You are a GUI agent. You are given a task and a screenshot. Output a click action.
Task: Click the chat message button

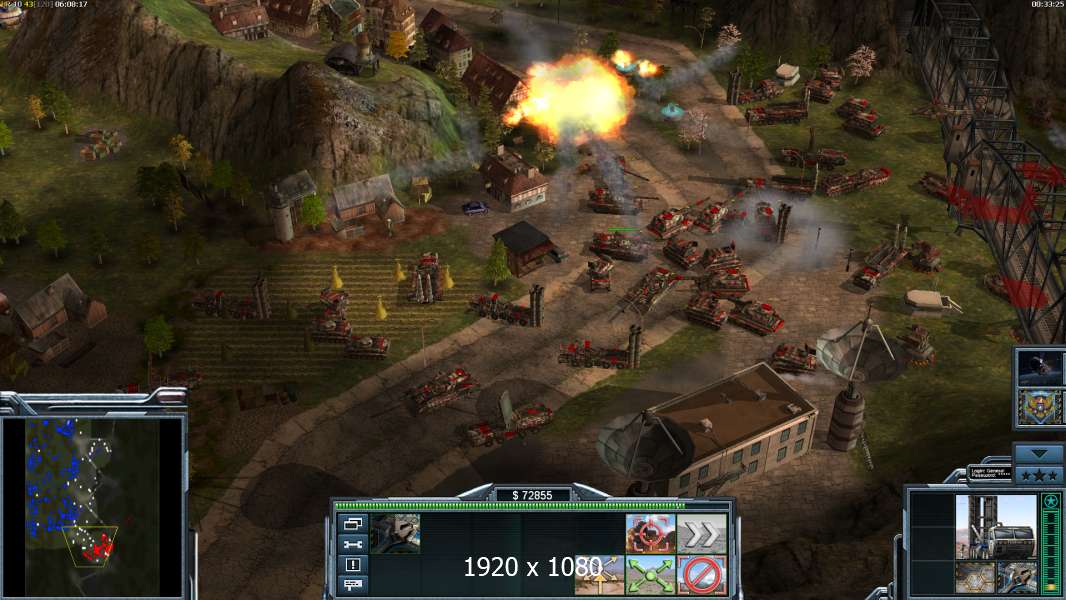(353, 583)
